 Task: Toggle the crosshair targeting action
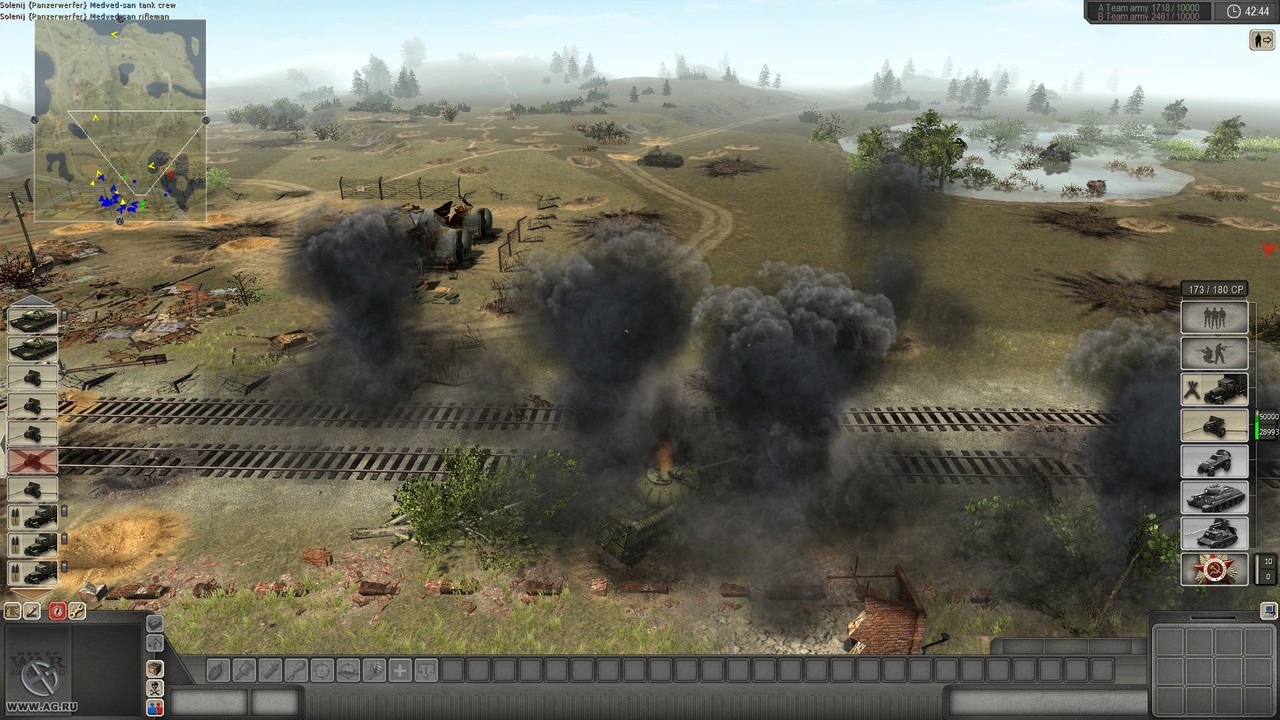(x=322, y=670)
